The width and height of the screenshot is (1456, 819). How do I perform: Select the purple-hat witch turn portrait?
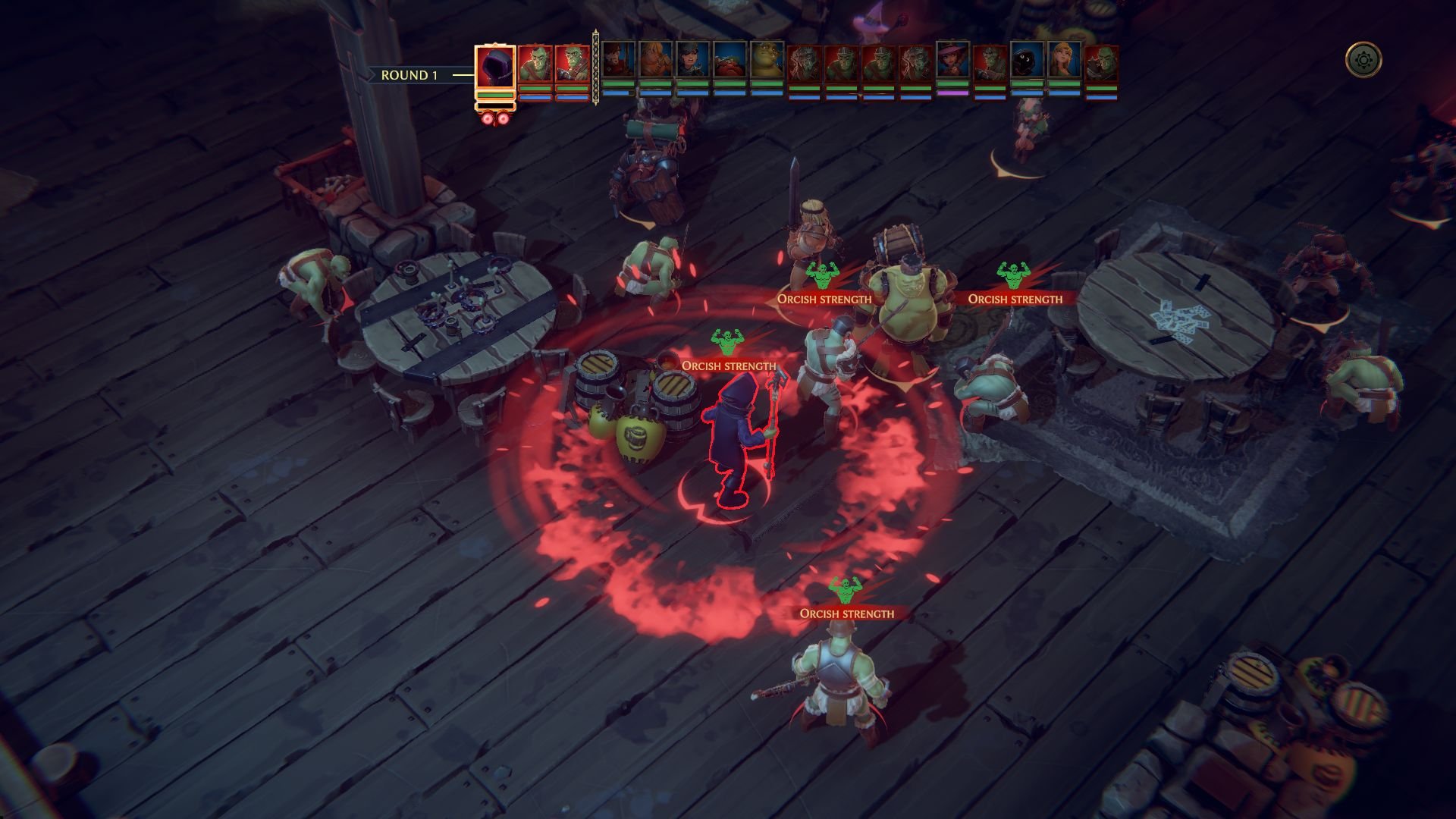pyautogui.click(x=952, y=60)
